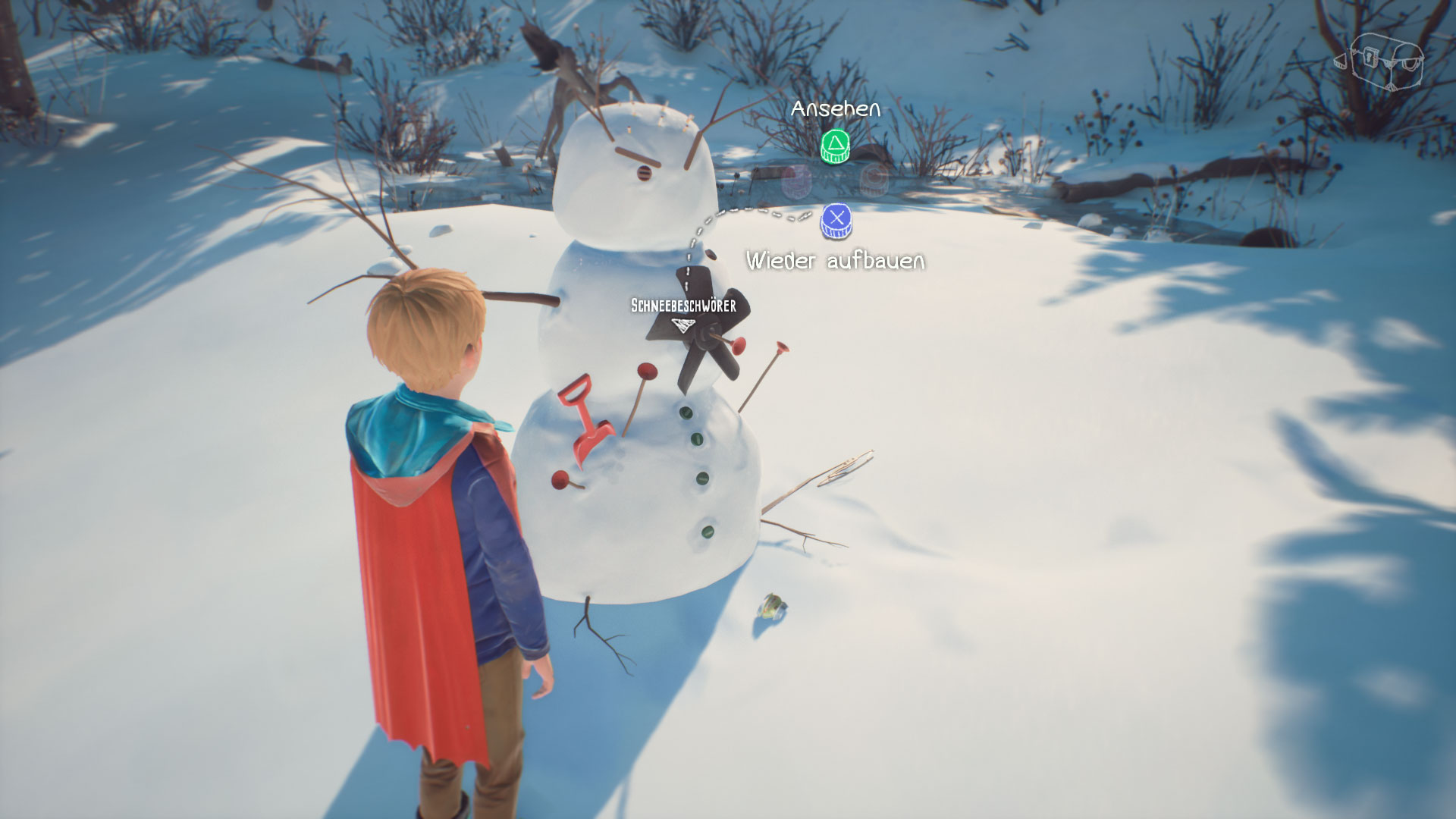Choose the Ansehen interaction option

click(835, 146)
